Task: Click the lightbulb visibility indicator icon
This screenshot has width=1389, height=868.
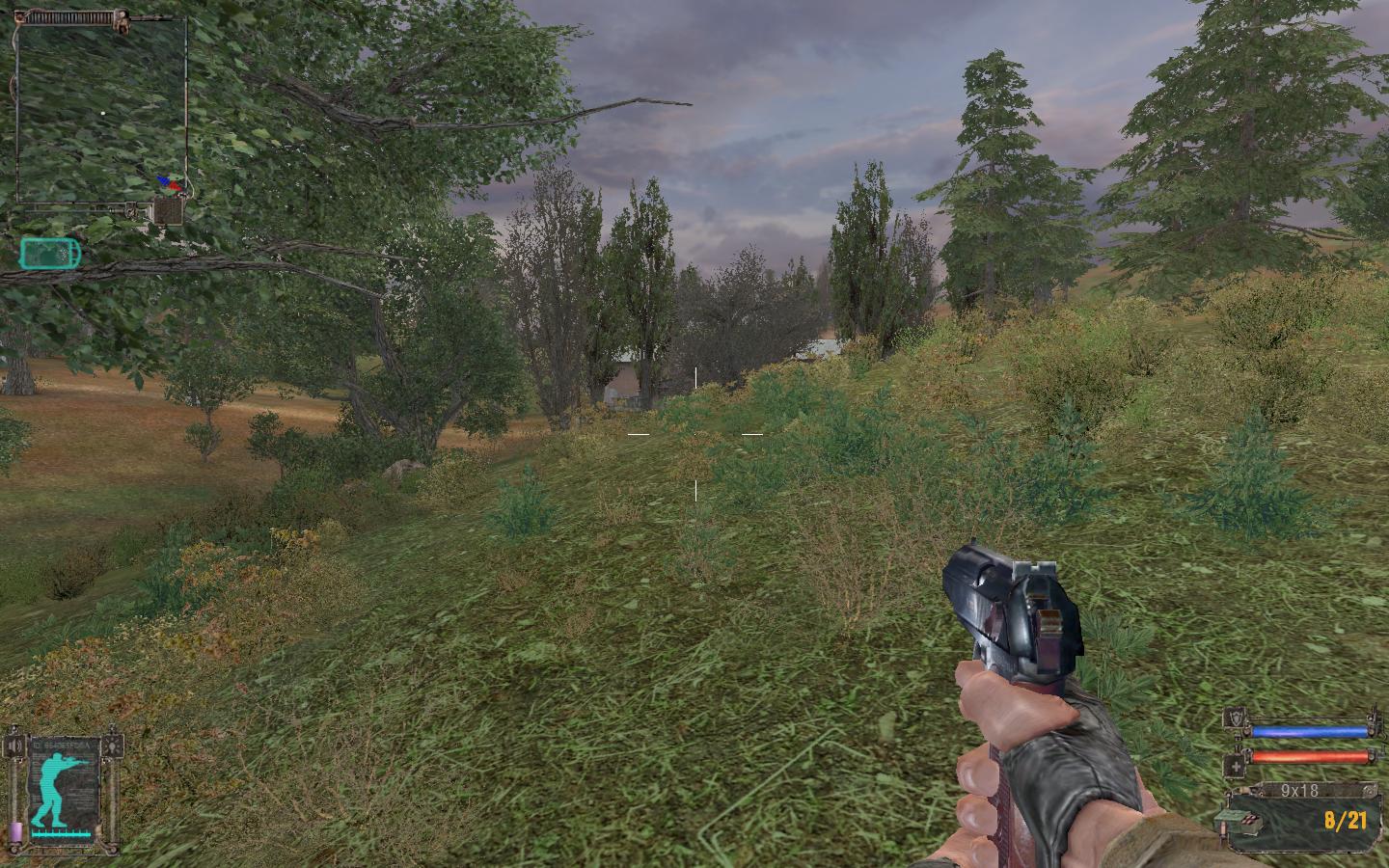Action: [116, 746]
